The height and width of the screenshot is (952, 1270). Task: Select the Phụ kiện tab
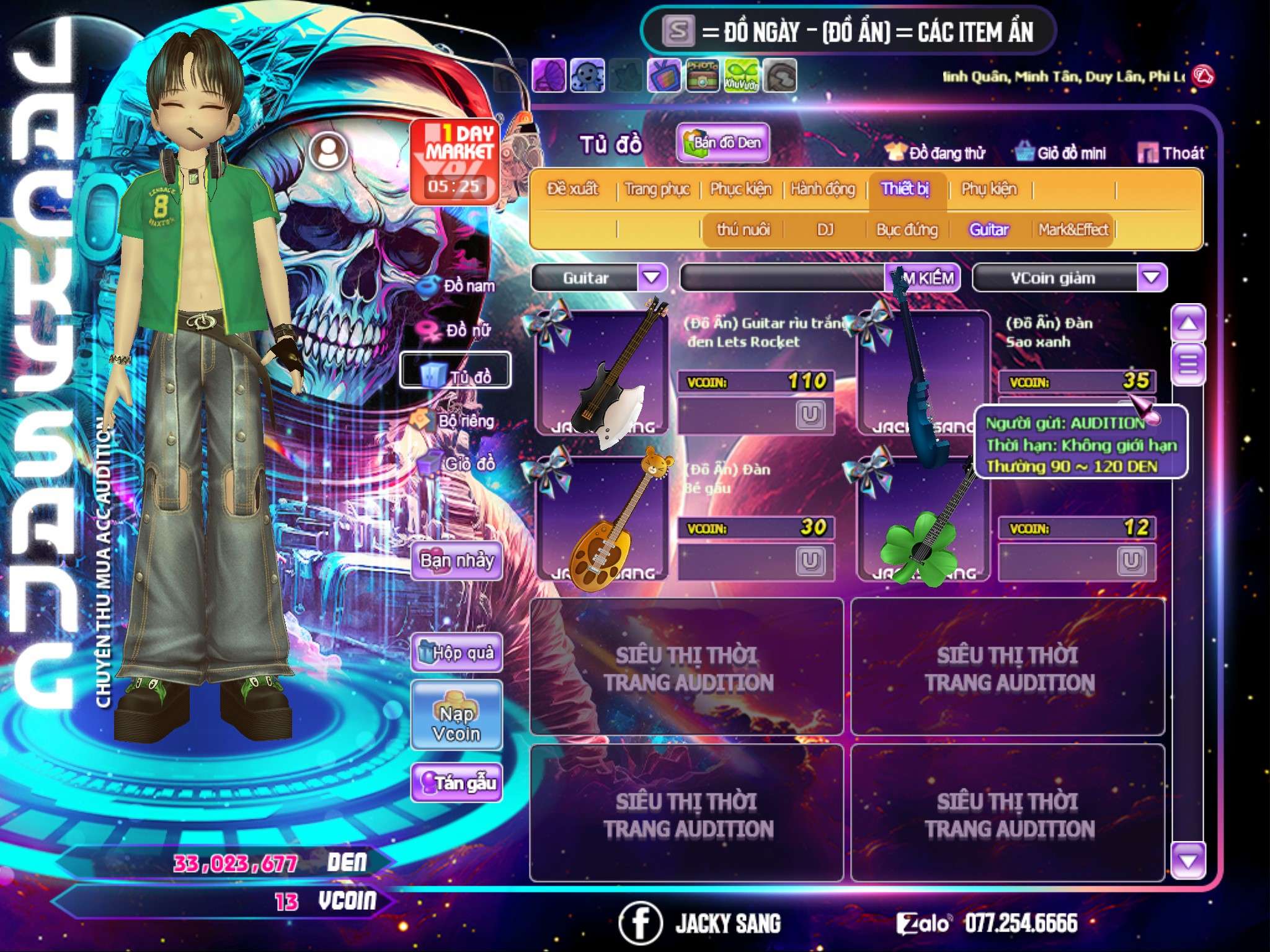point(989,188)
